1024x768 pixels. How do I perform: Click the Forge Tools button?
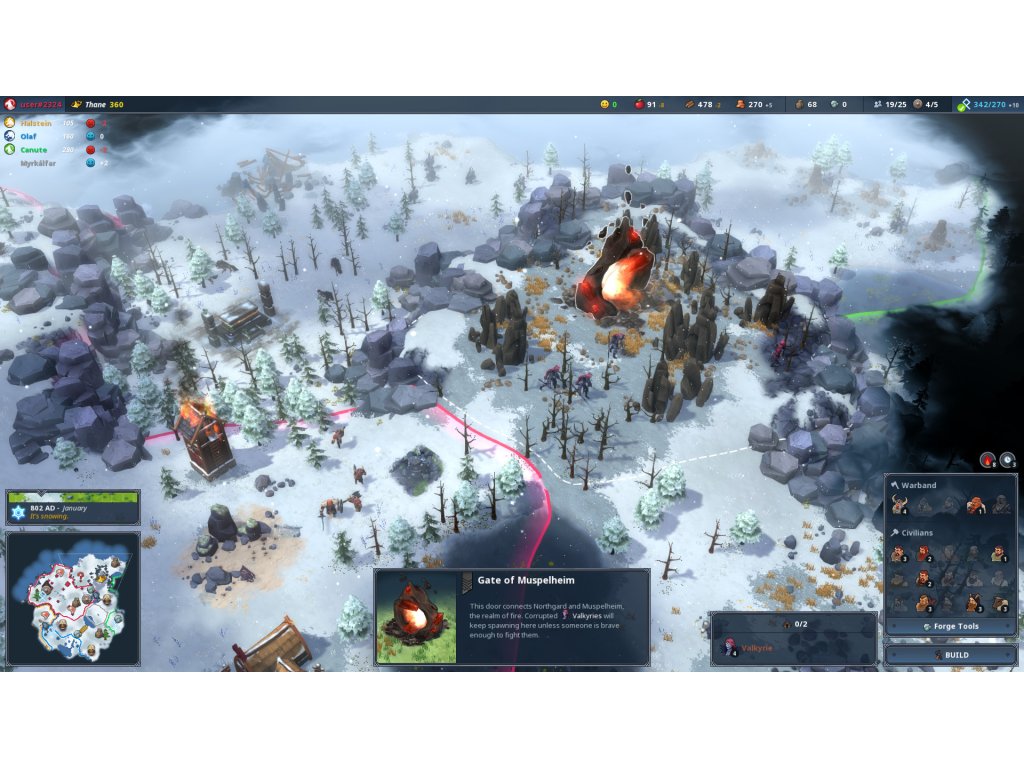(949, 626)
